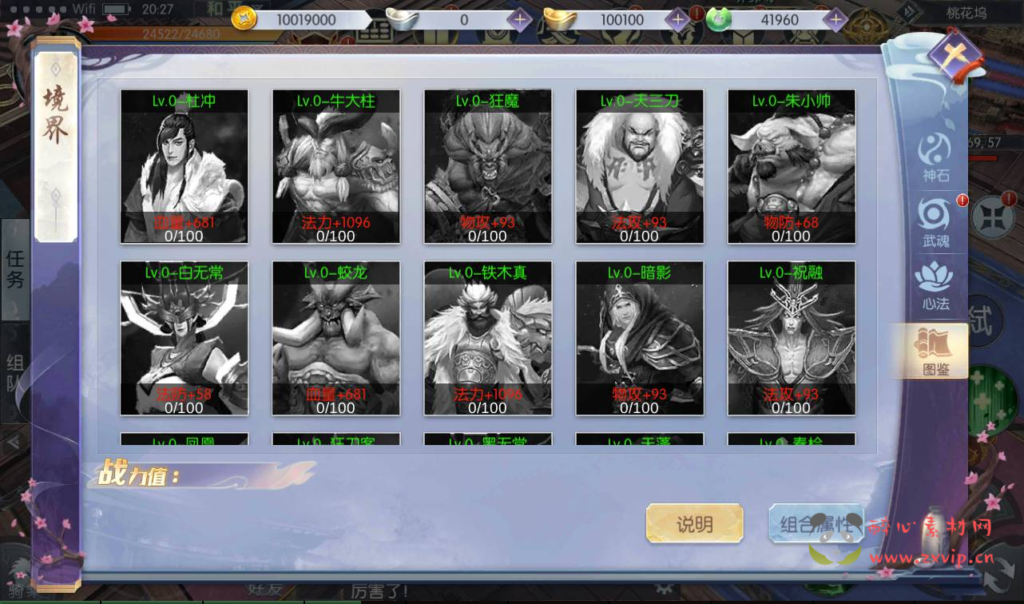Select the 朱小帅 card
1024x604 pixels.
791,167
